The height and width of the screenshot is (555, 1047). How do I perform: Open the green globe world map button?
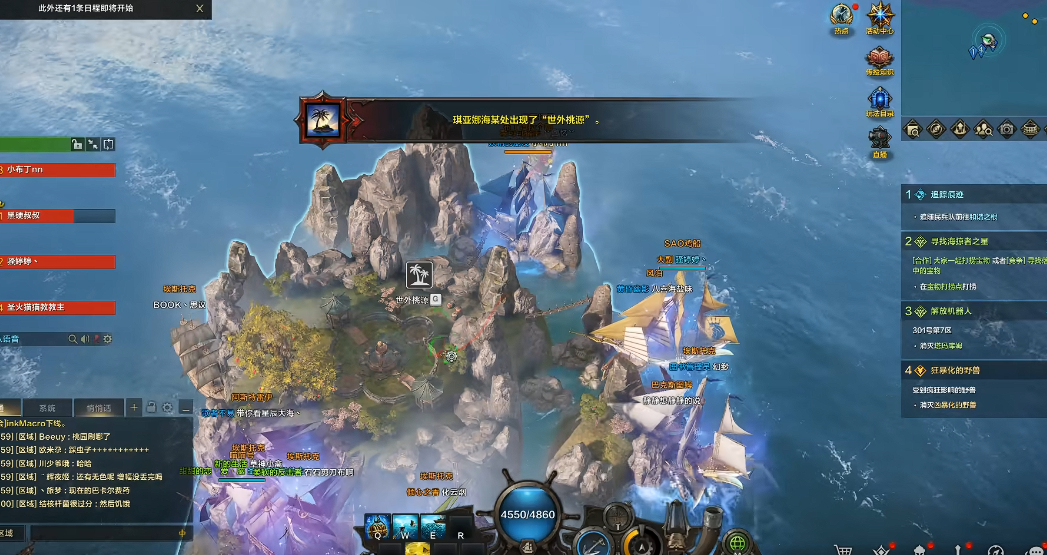(x=739, y=543)
